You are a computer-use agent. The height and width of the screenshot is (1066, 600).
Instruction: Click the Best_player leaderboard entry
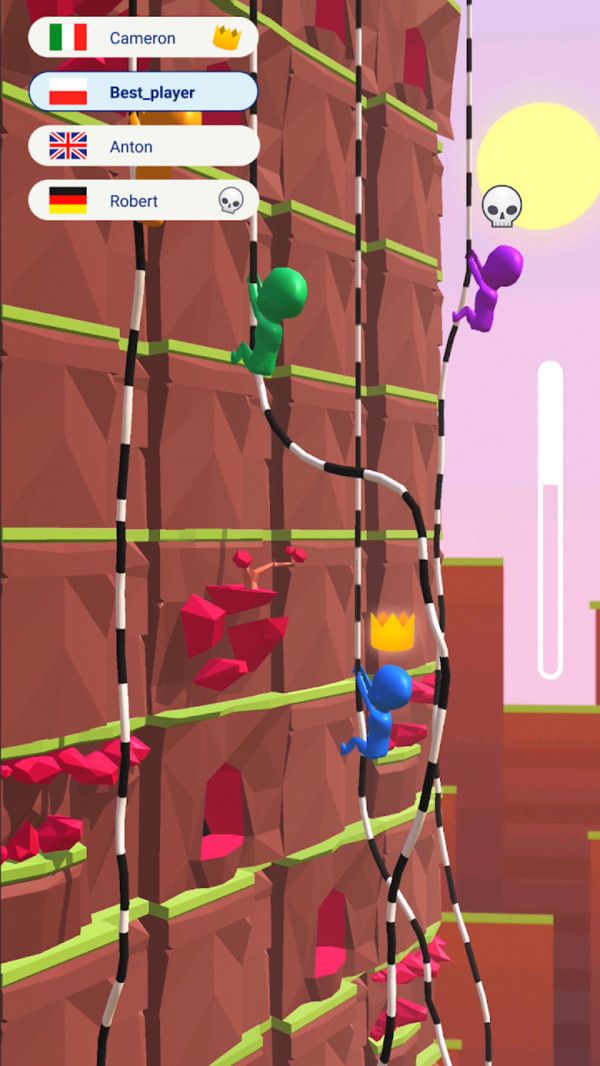(142, 92)
